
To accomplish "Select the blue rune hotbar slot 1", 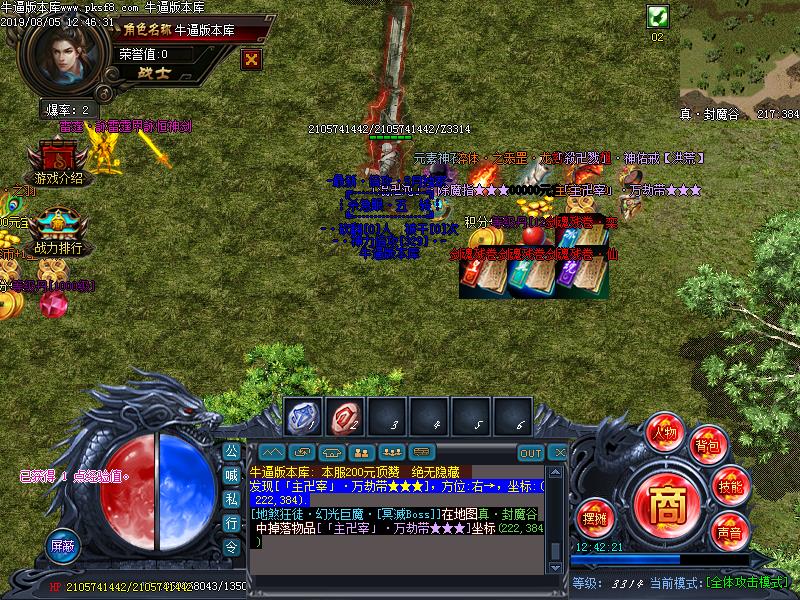I will coord(302,418).
